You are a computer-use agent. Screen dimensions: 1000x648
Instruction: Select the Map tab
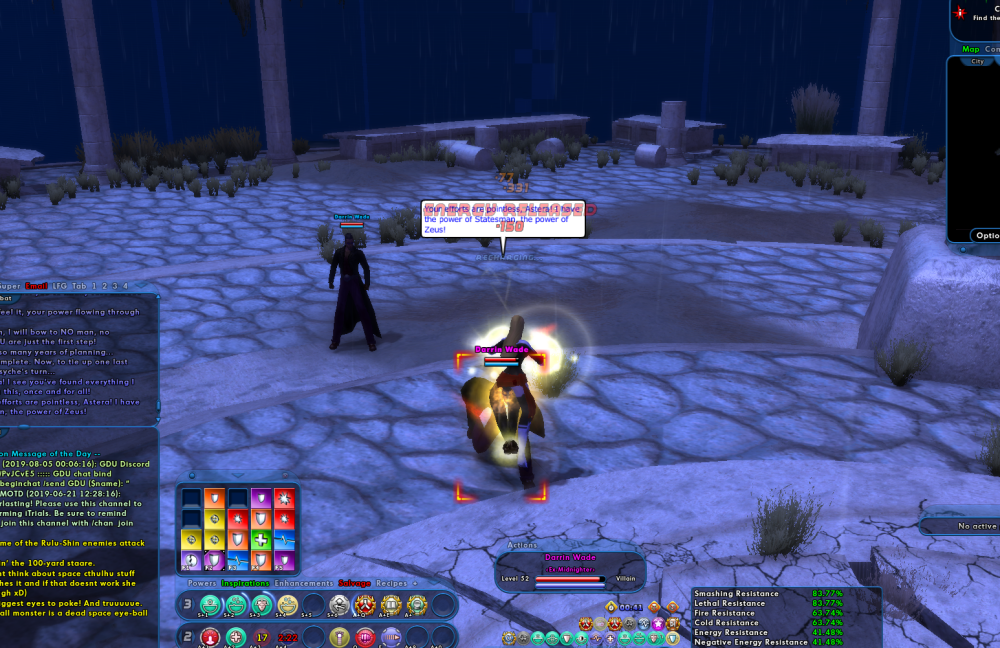(971, 49)
